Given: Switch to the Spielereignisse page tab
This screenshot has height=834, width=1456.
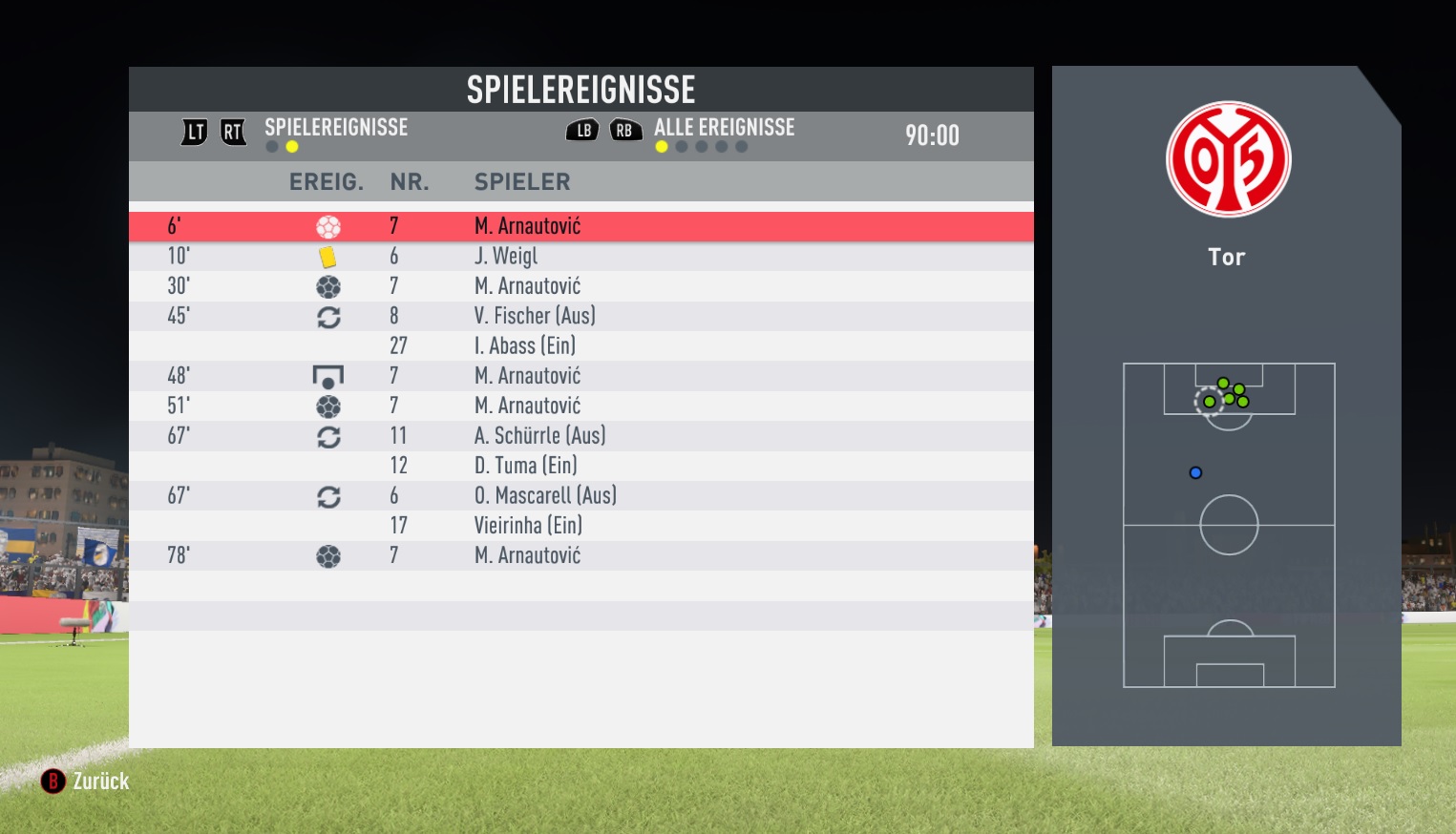Looking at the screenshot, I should (x=335, y=128).
